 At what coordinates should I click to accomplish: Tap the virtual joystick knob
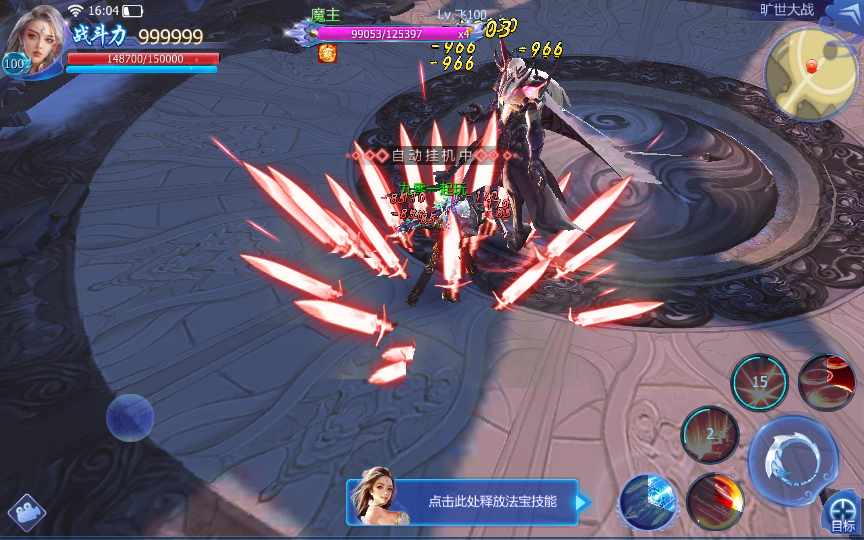pos(130,417)
